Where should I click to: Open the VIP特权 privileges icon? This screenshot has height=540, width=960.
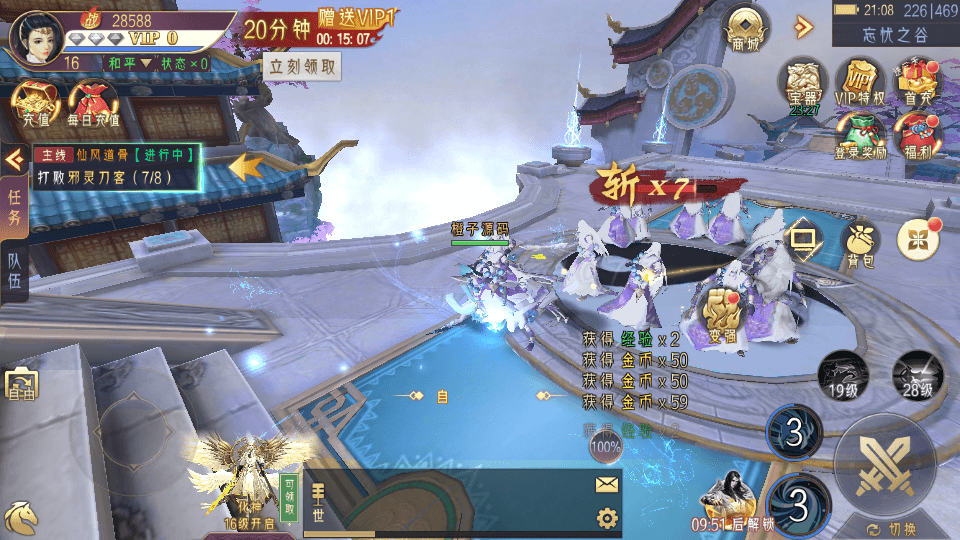tap(860, 83)
